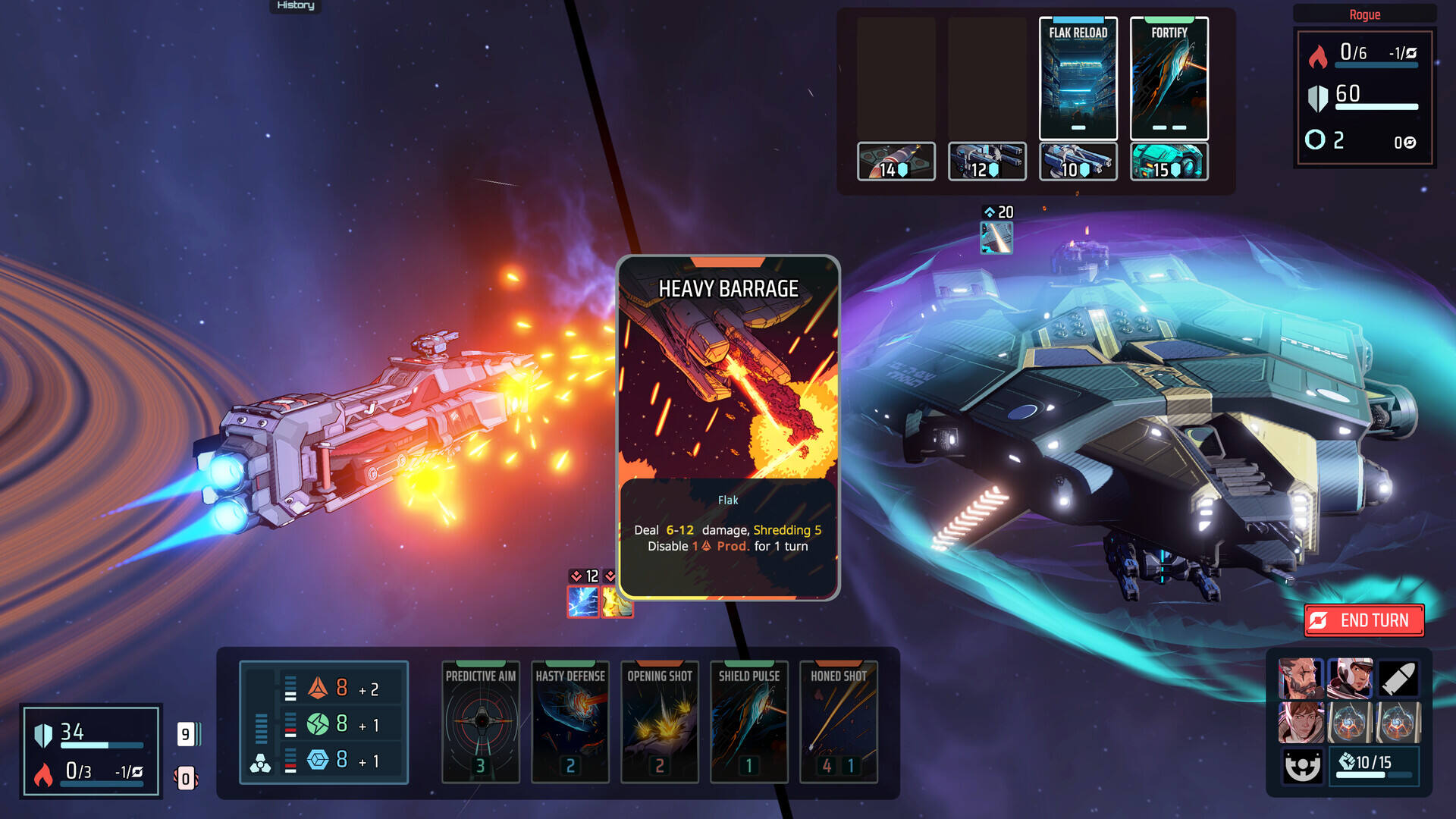1456x819 pixels.
Task: Select the orange weapons energy row
Action: [x=341, y=689]
